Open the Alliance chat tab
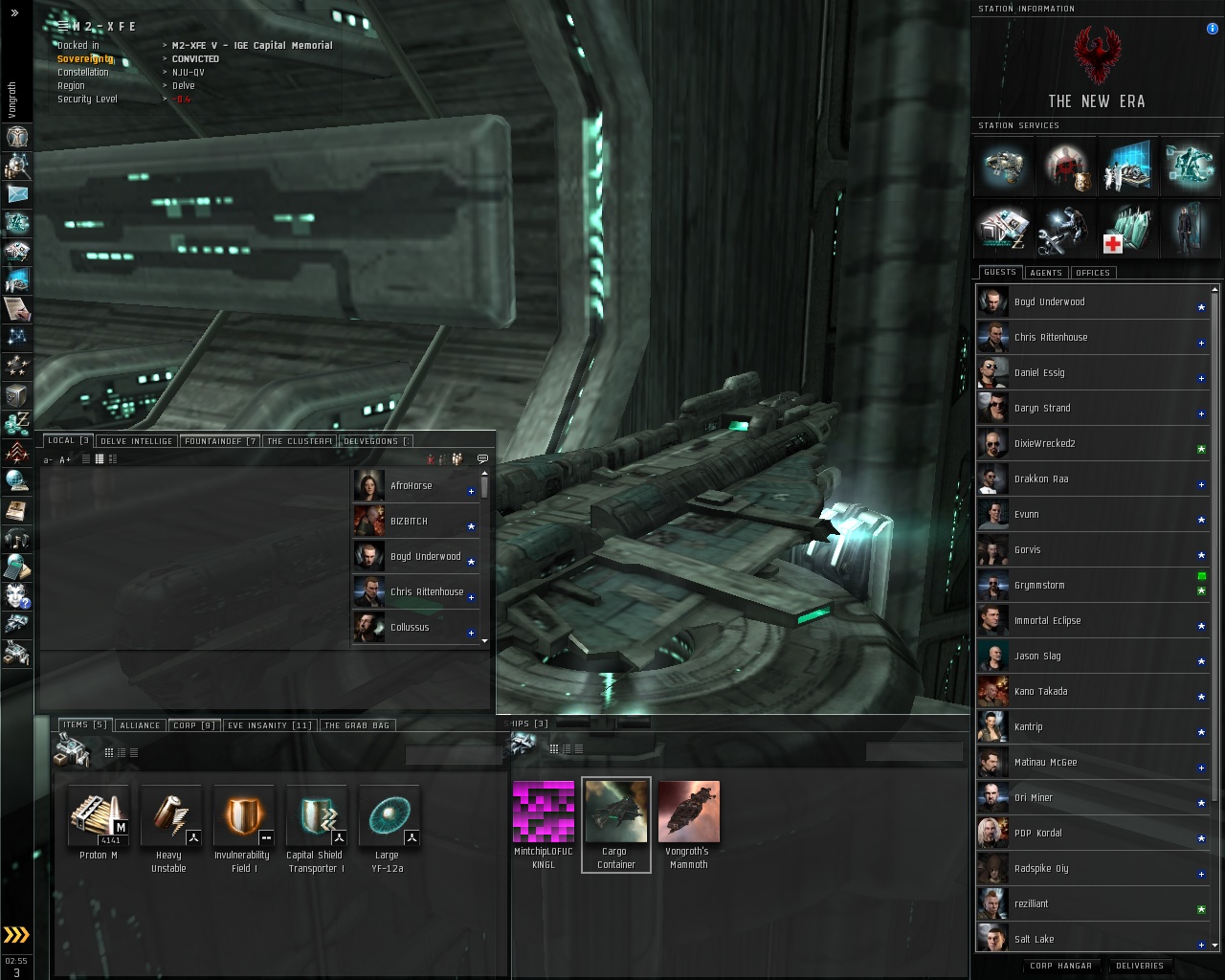The width and height of the screenshot is (1225, 980). [140, 725]
